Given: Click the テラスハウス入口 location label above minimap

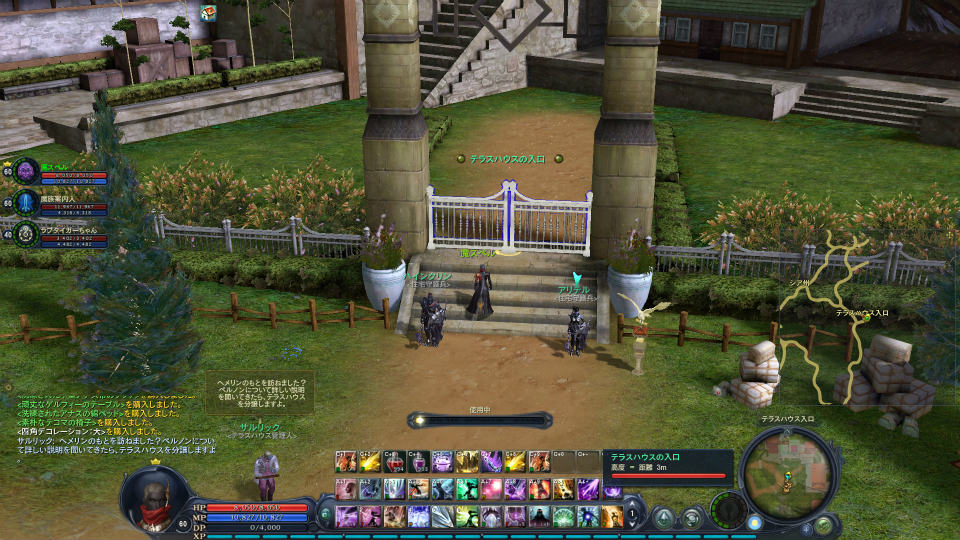Looking at the screenshot, I should pos(787,419).
